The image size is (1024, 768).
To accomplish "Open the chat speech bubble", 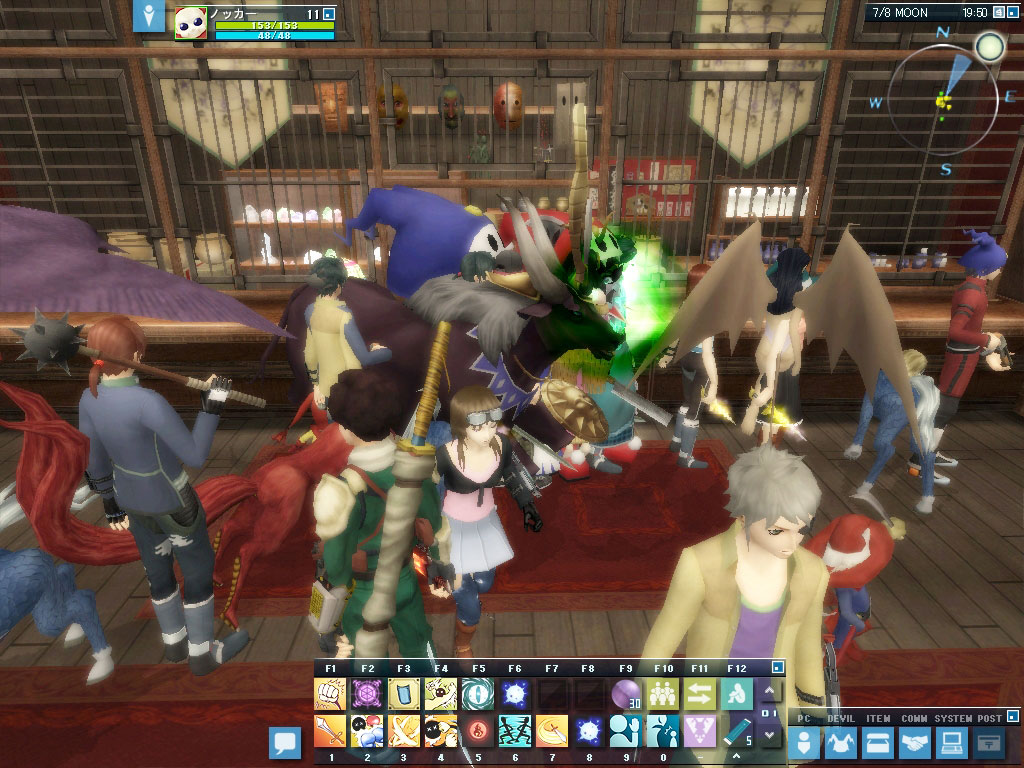I will (x=286, y=743).
